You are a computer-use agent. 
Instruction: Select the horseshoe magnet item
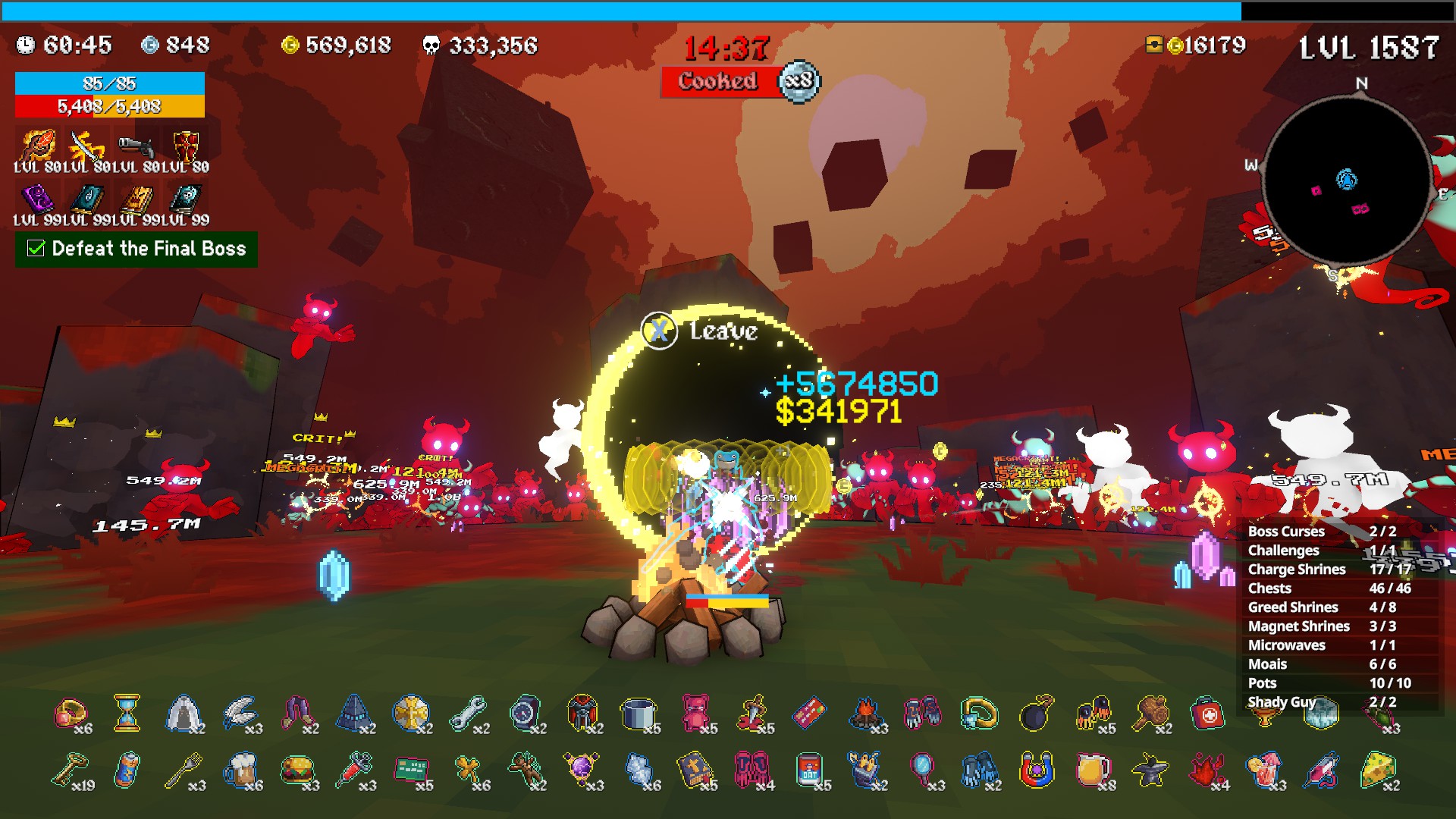(x=1036, y=770)
